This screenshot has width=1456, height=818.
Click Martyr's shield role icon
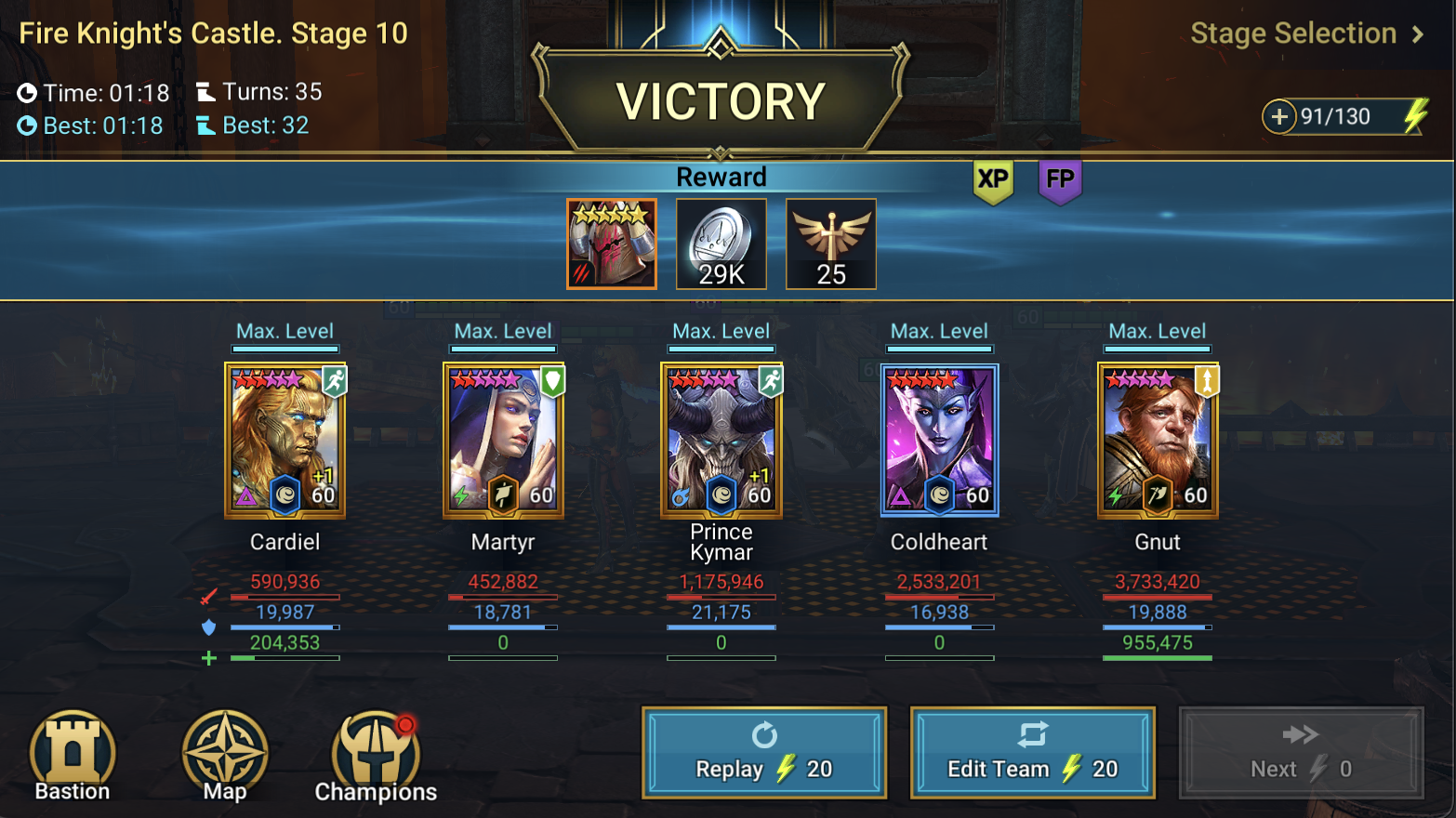[x=553, y=381]
